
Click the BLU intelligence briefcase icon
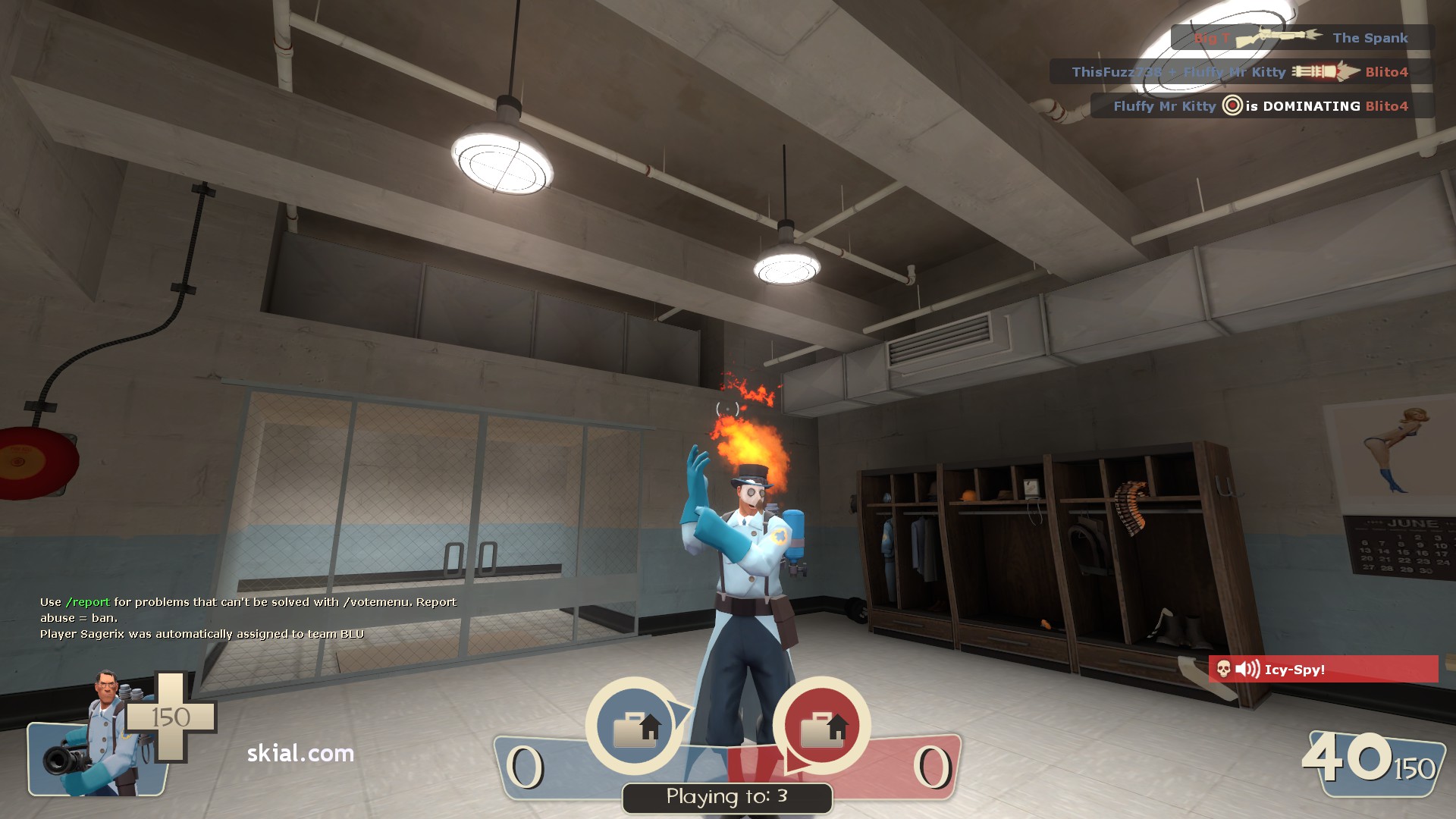[634, 726]
